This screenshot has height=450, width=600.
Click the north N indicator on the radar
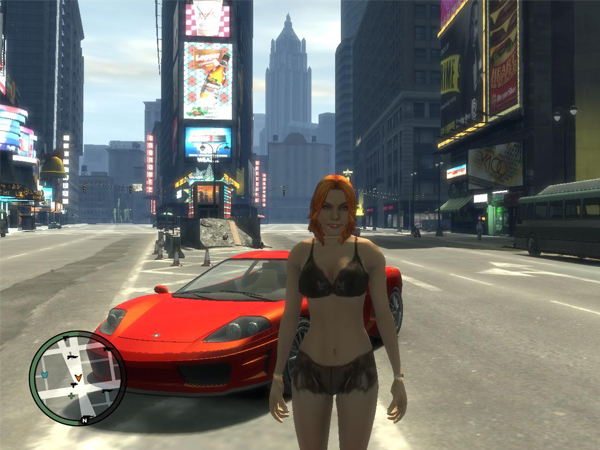[87, 420]
